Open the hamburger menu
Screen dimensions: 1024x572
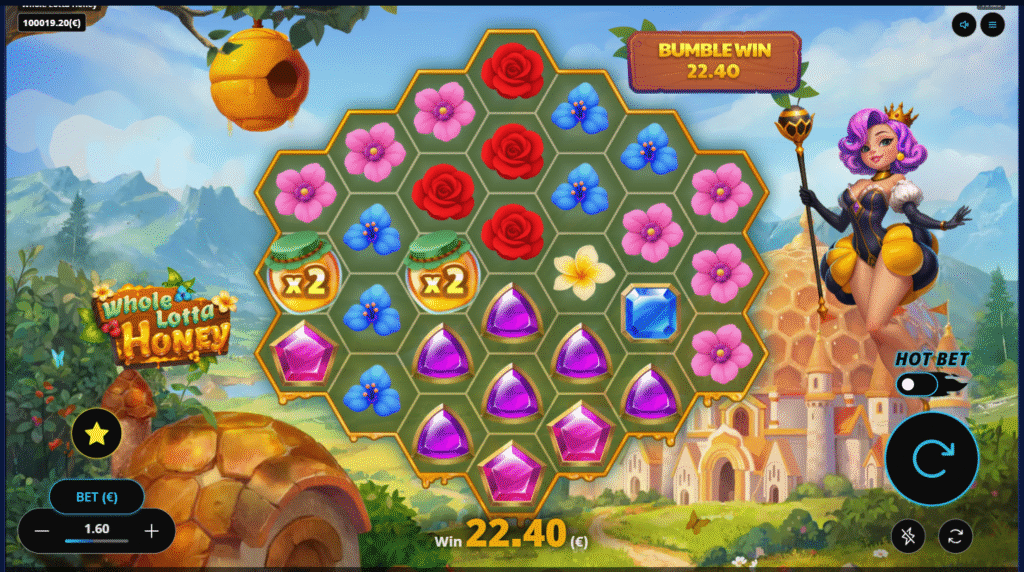992,24
